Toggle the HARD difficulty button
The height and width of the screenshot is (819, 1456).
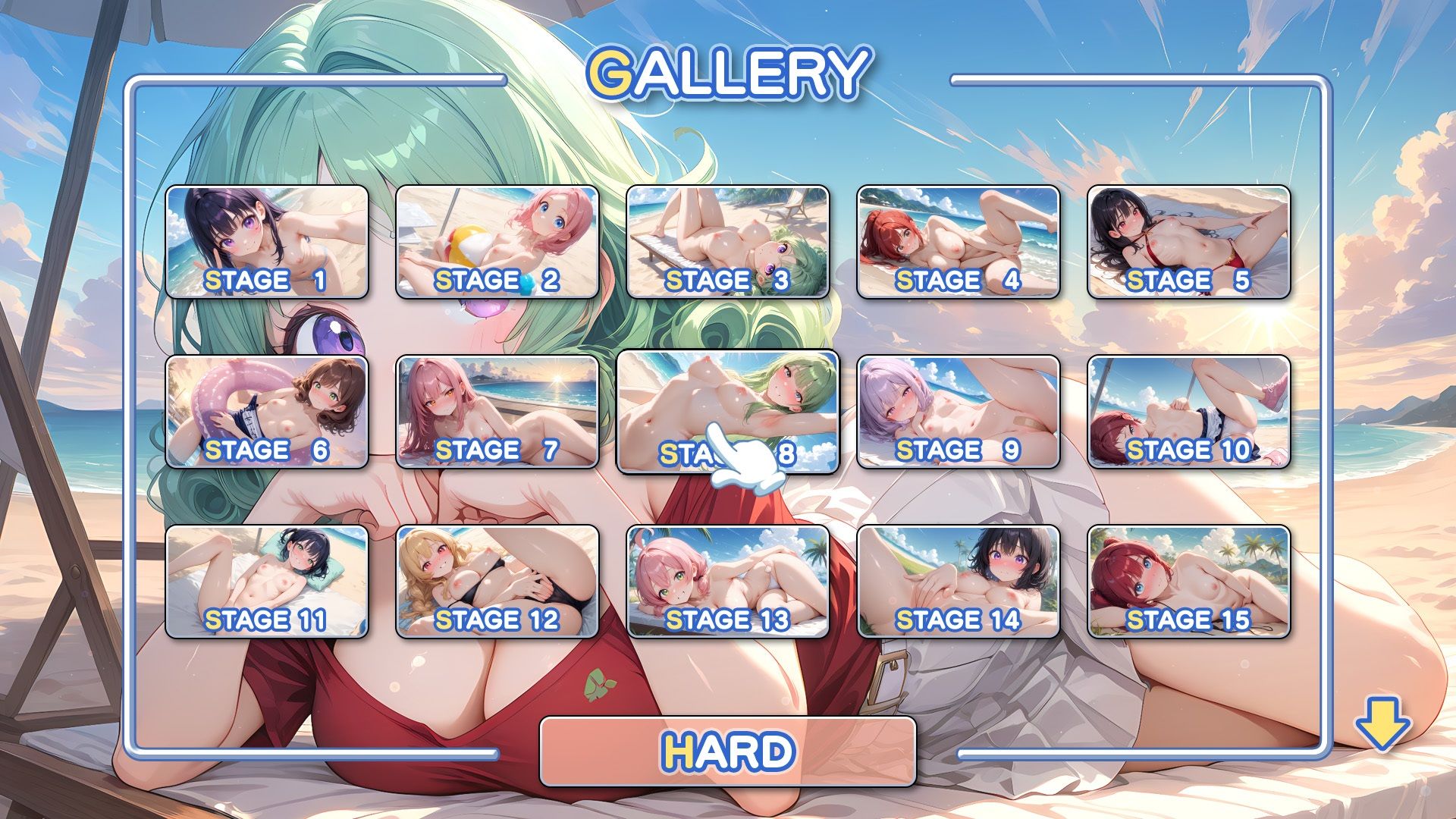point(728,752)
